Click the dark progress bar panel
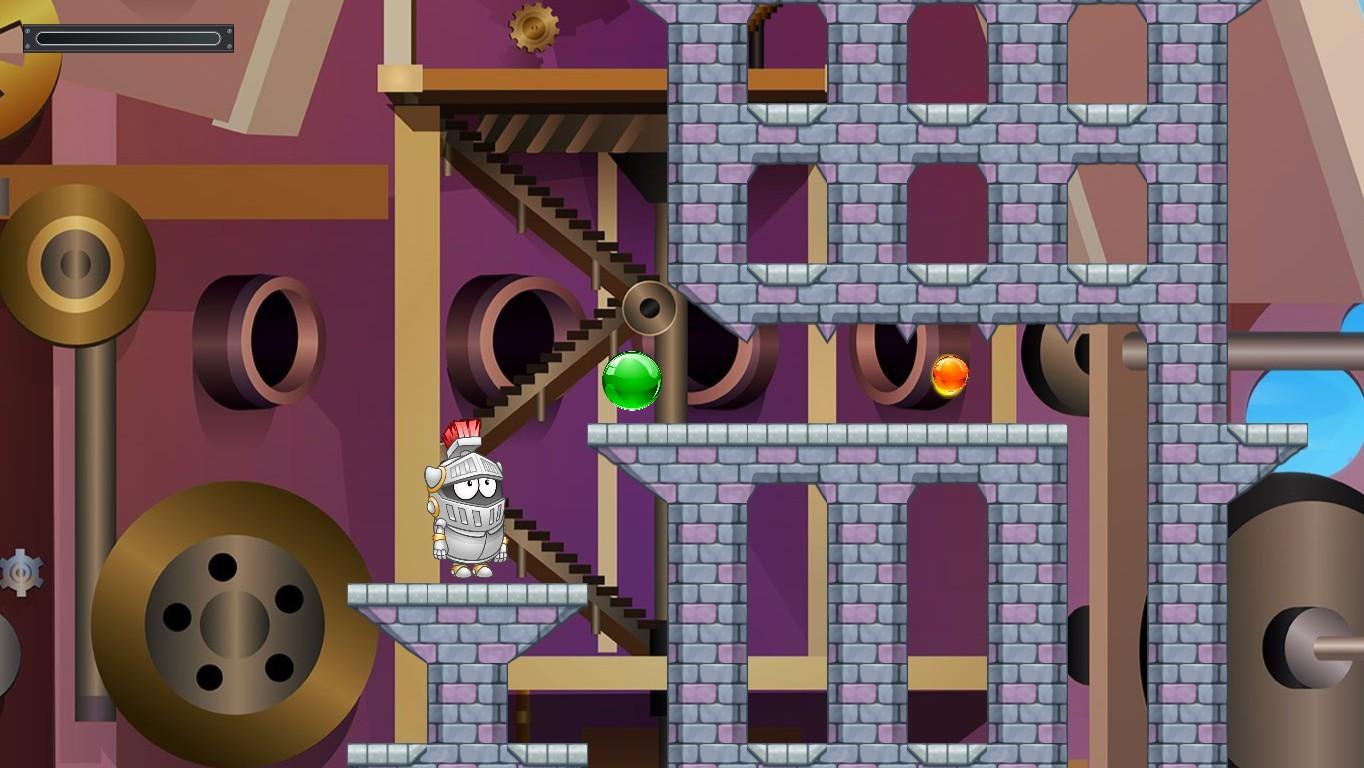The height and width of the screenshot is (768, 1364). pos(128,38)
